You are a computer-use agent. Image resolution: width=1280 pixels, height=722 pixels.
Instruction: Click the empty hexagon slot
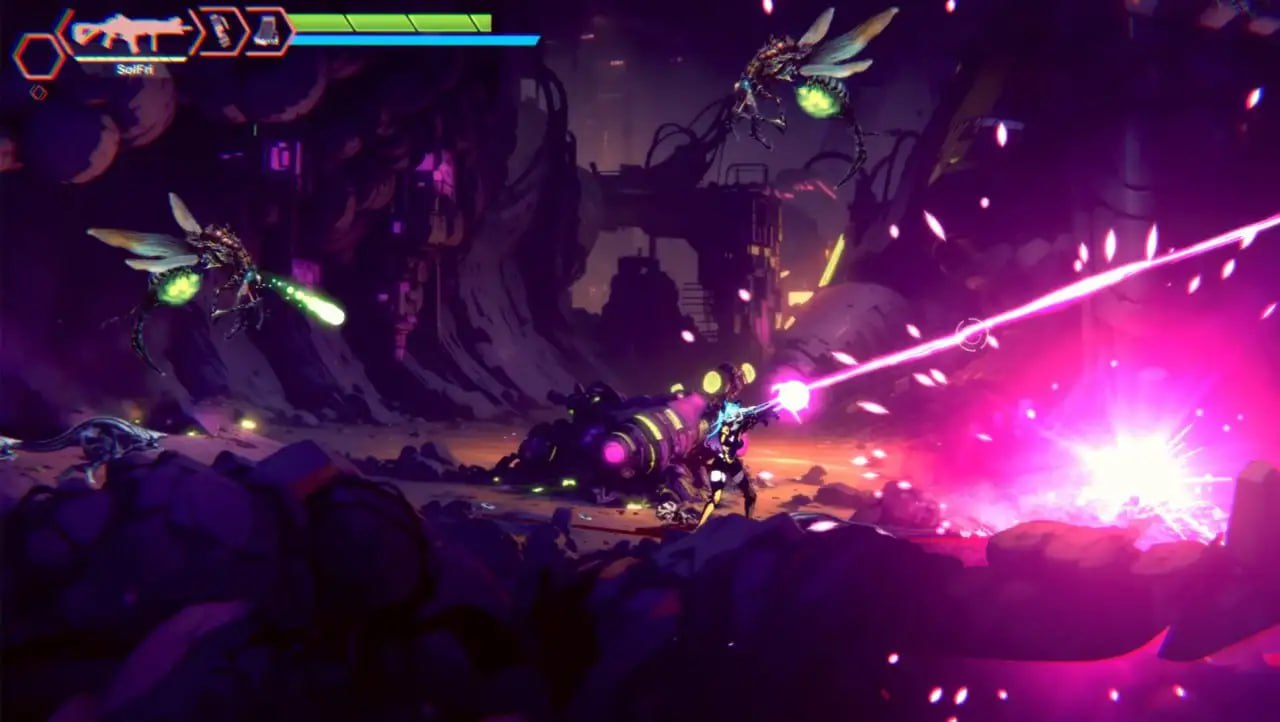click(x=38, y=55)
